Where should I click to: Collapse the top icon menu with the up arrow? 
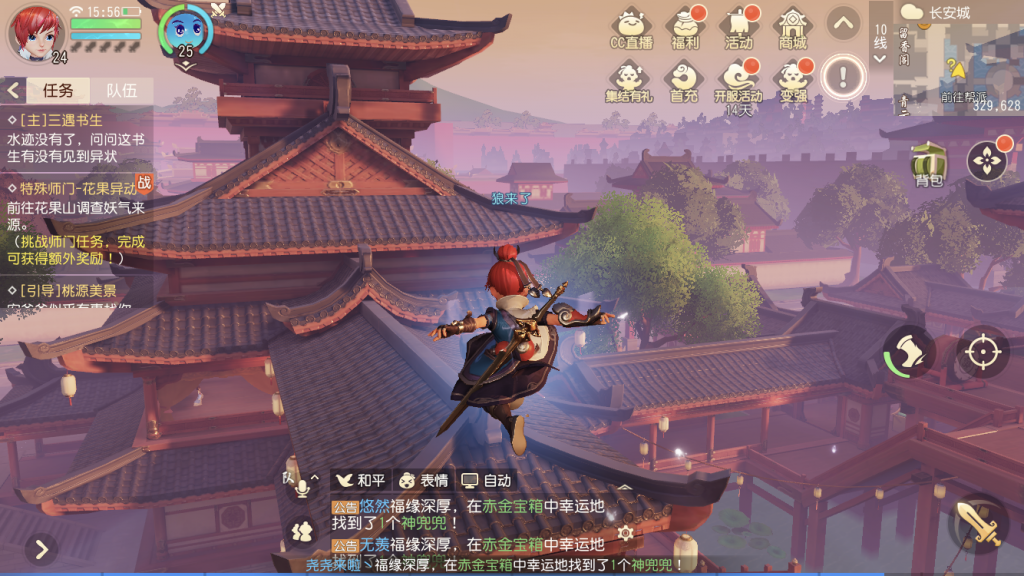coord(843,22)
